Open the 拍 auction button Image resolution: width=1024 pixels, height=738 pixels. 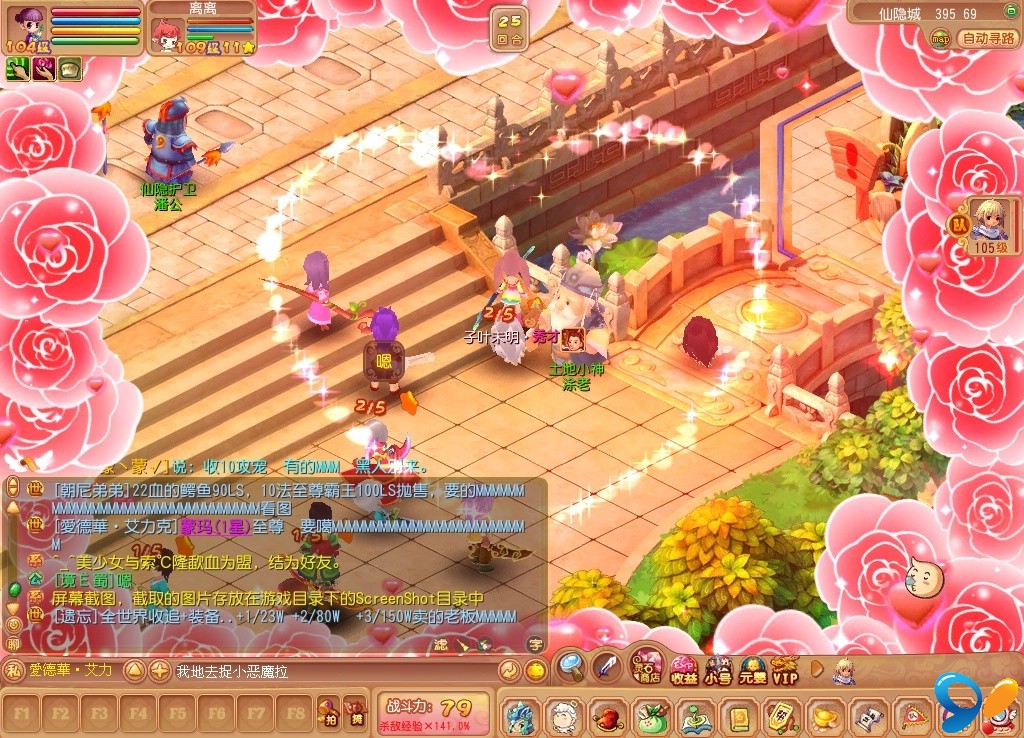pyautogui.click(x=328, y=712)
